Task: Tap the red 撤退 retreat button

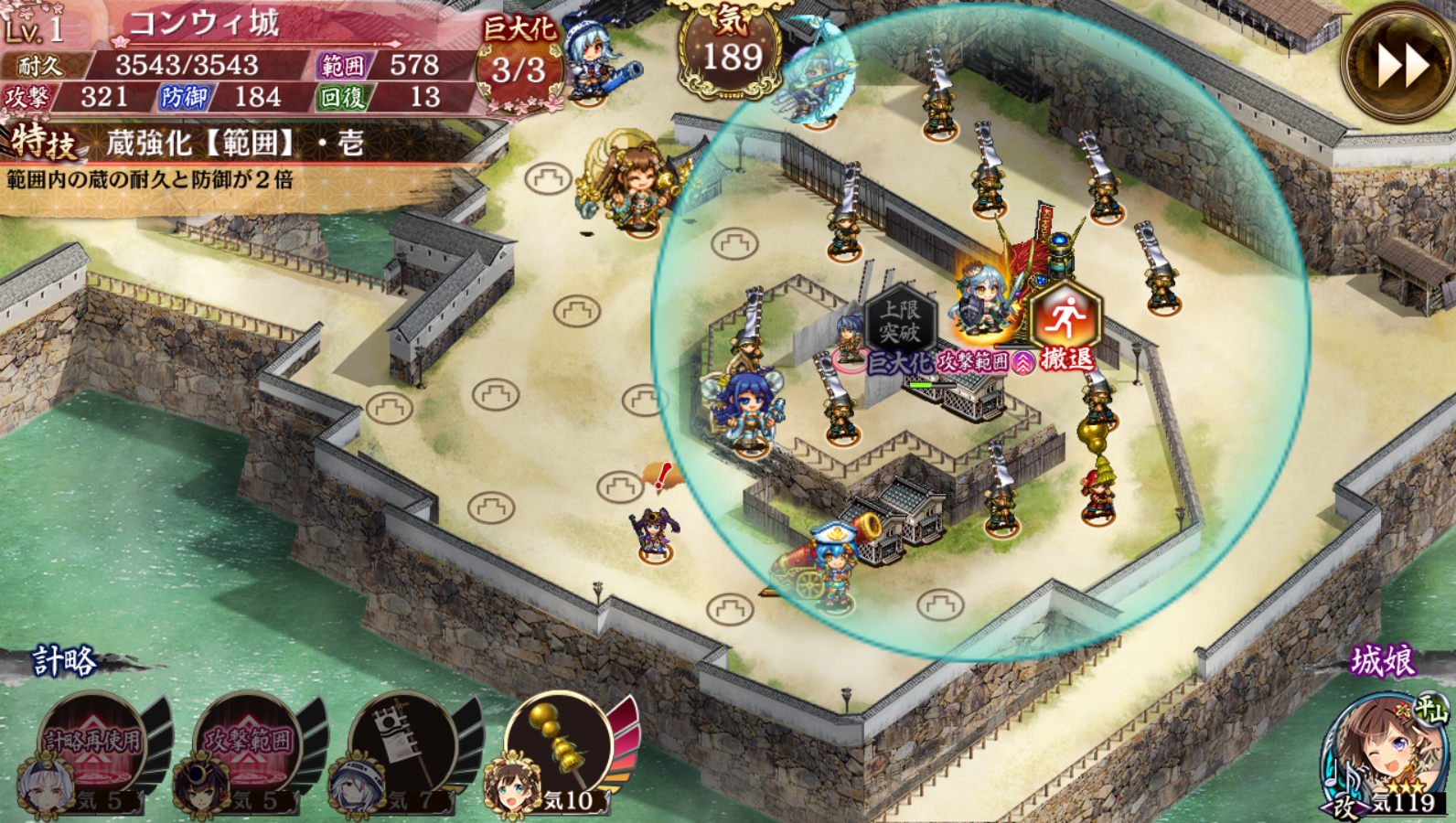Action: (x=1065, y=323)
